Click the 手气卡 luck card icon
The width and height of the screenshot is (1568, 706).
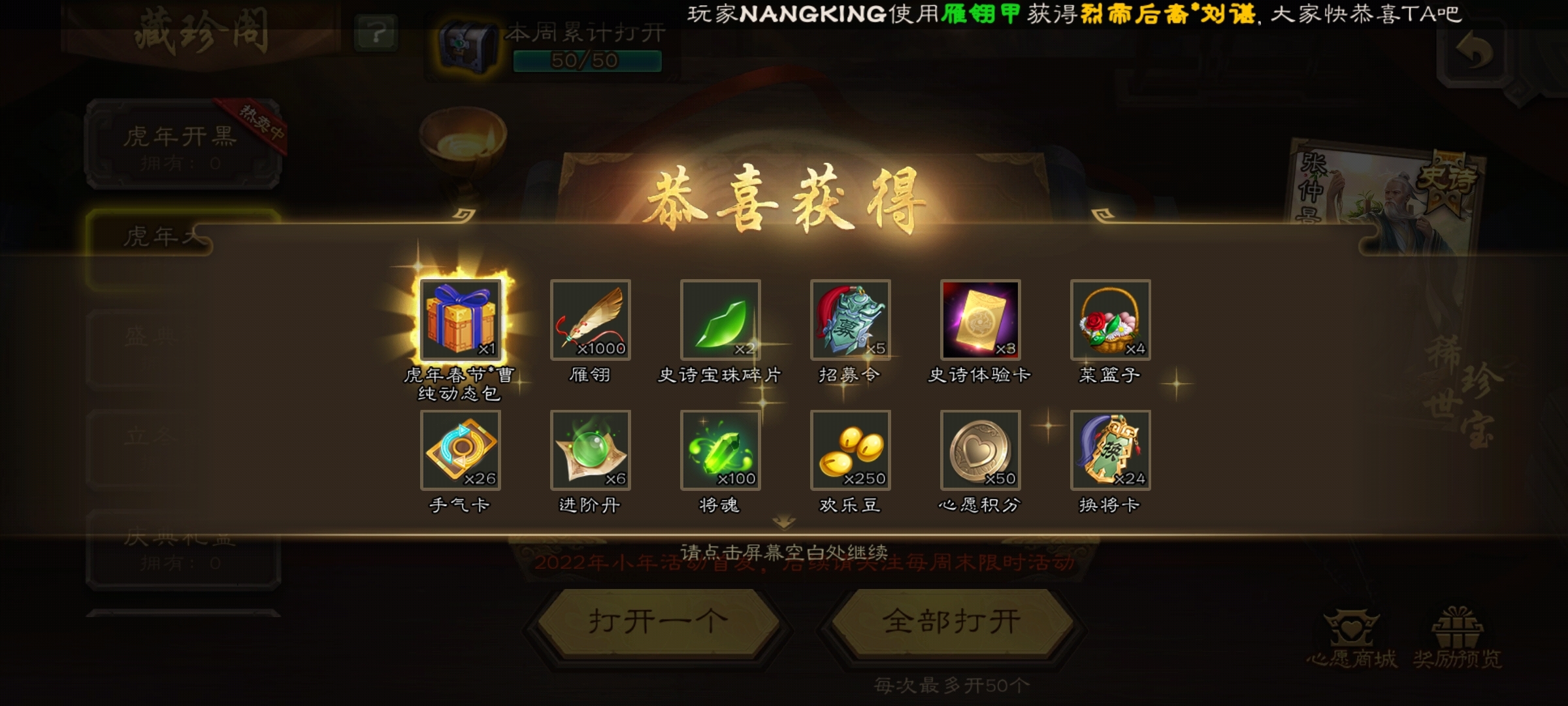[x=461, y=450]
